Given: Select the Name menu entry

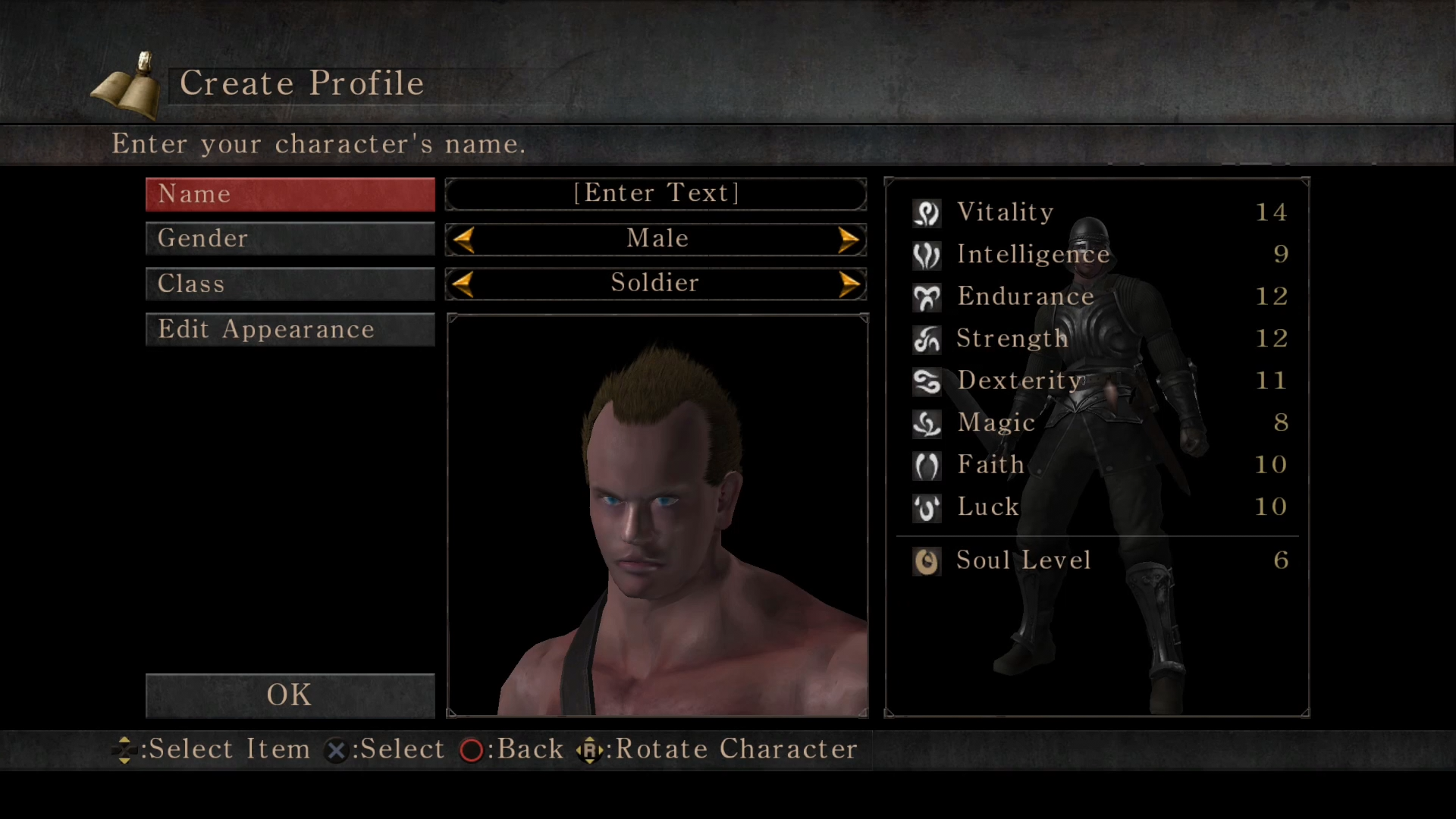Looking at the screenshot, I should click(290, 194).
